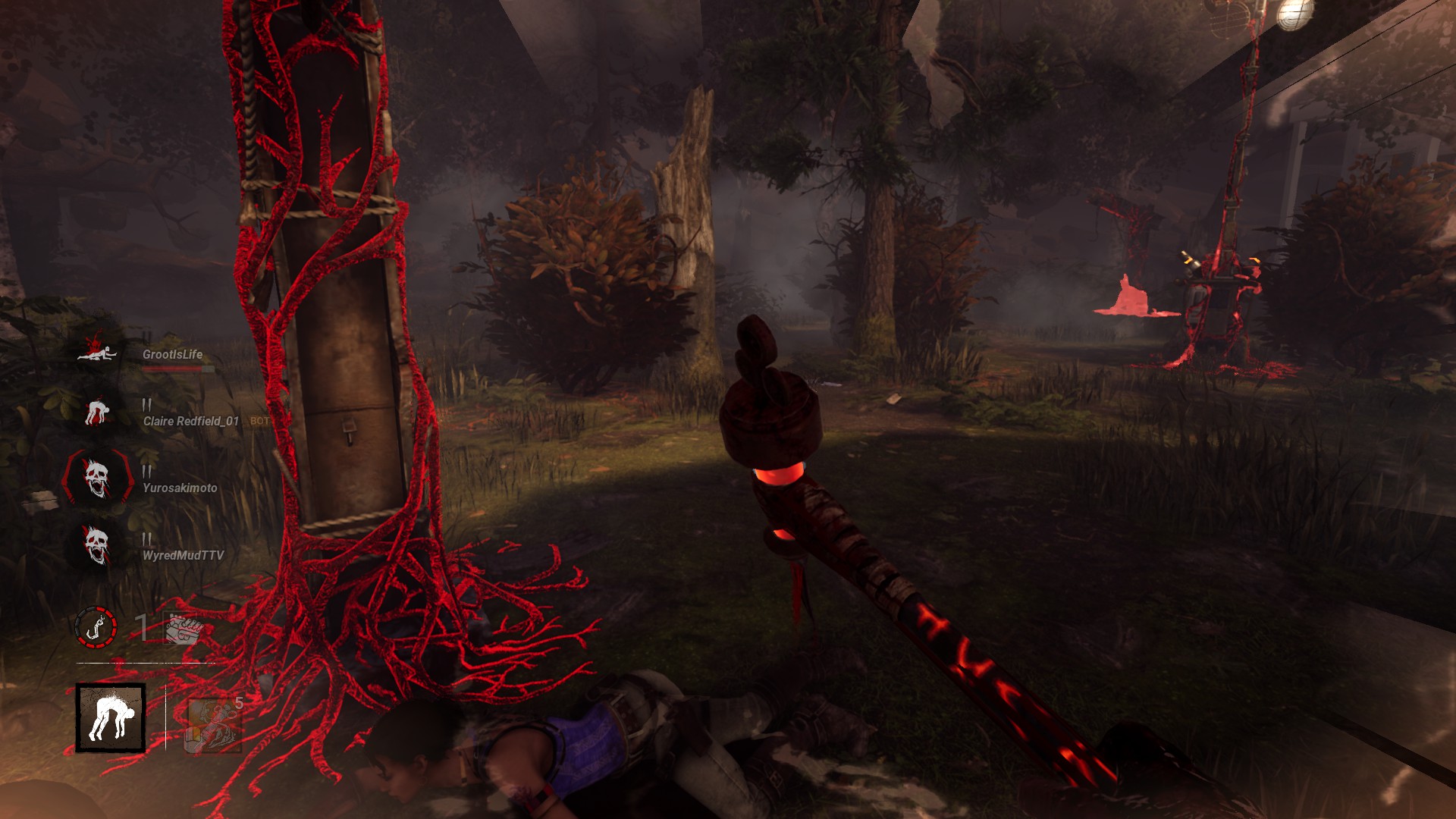Image resolution: width=1456 pixels, height=819 pixels.
Task: Select Yurosakimoto's skull status icon
Action: [x=96, y=478]
